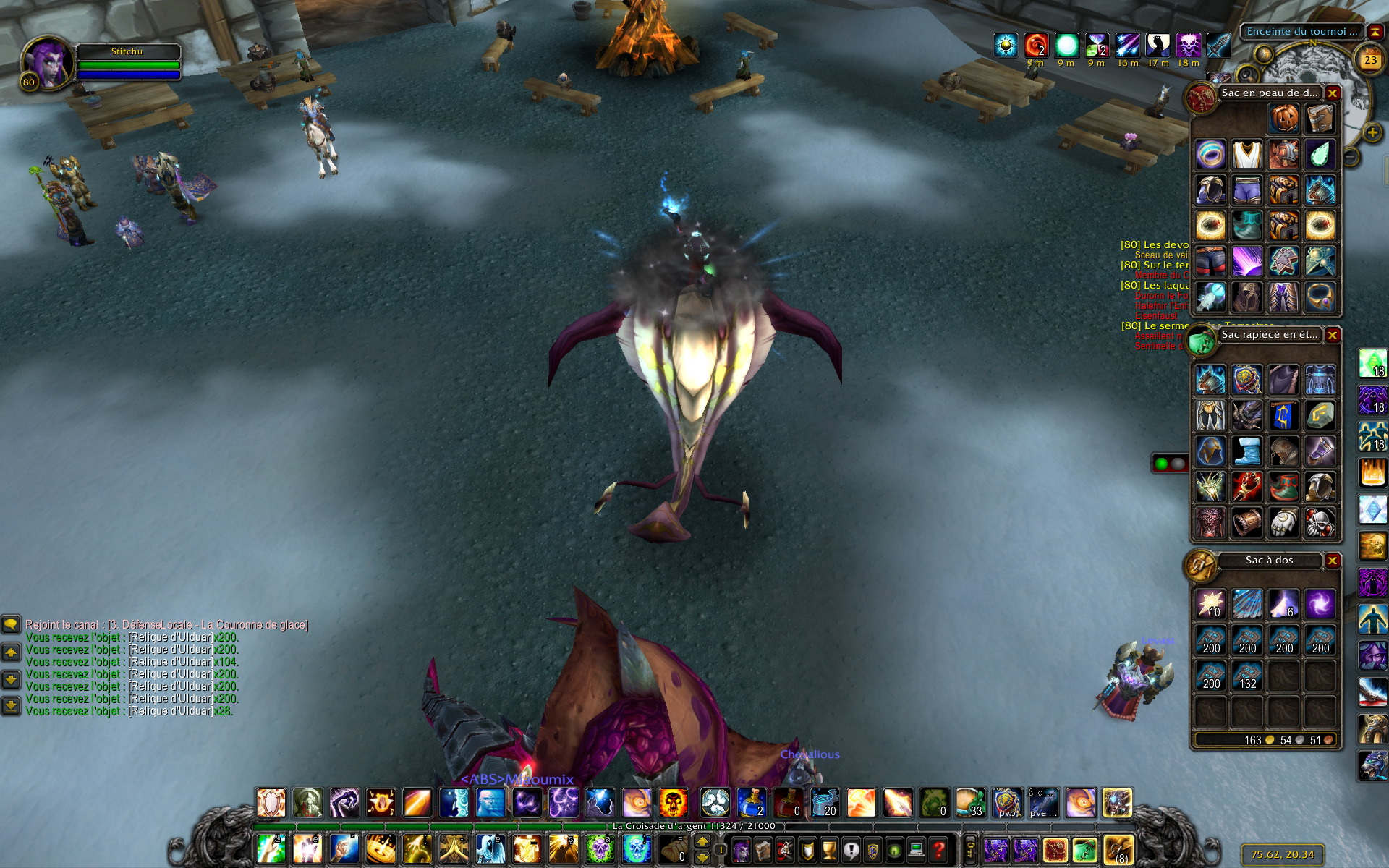Pick the white and gold robe item
The image size is (1389, 868).
point(1247,154)
